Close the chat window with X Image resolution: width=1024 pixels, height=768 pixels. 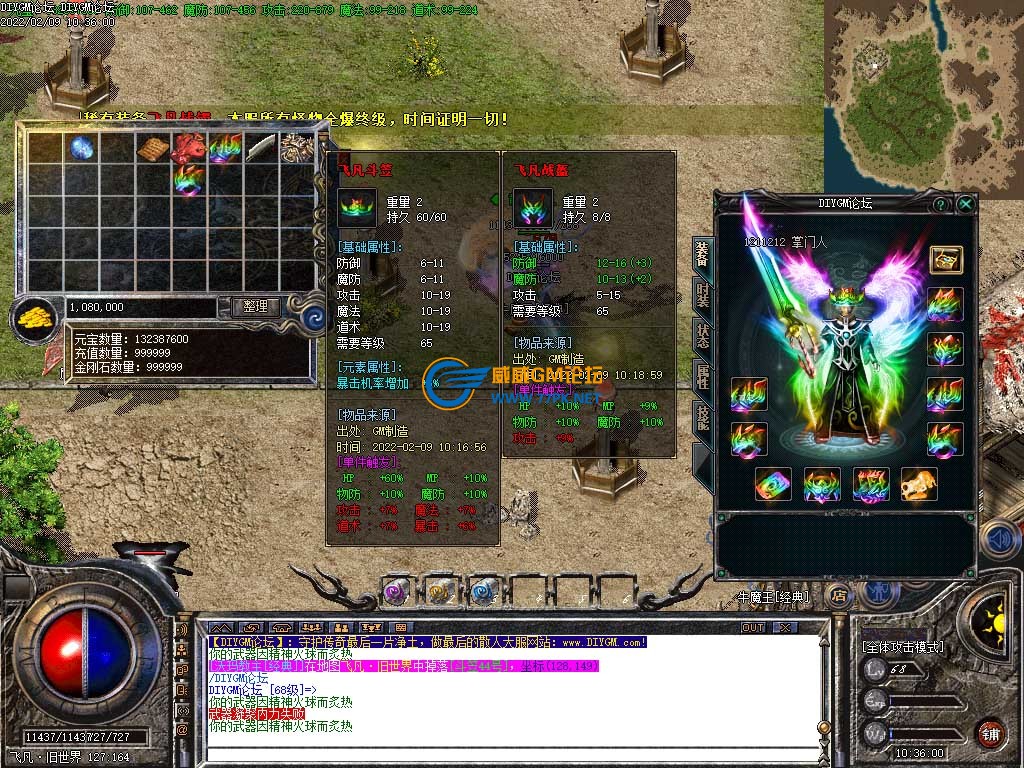pyautogui.click(x=786, y=627)
